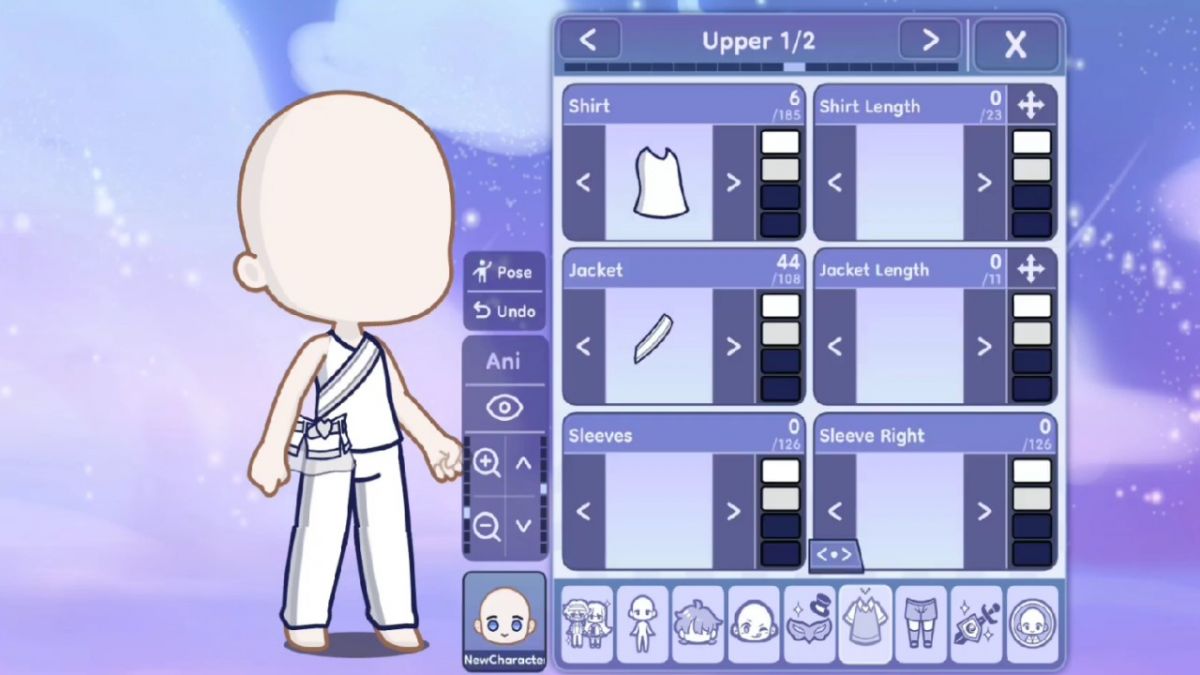Zoom out from the character
1200x675 pixels.
point(487,525)
